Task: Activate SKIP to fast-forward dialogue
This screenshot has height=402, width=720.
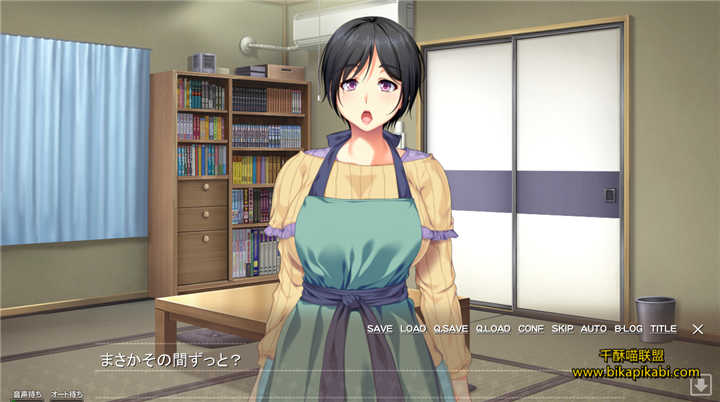Action: coord(562,328)
